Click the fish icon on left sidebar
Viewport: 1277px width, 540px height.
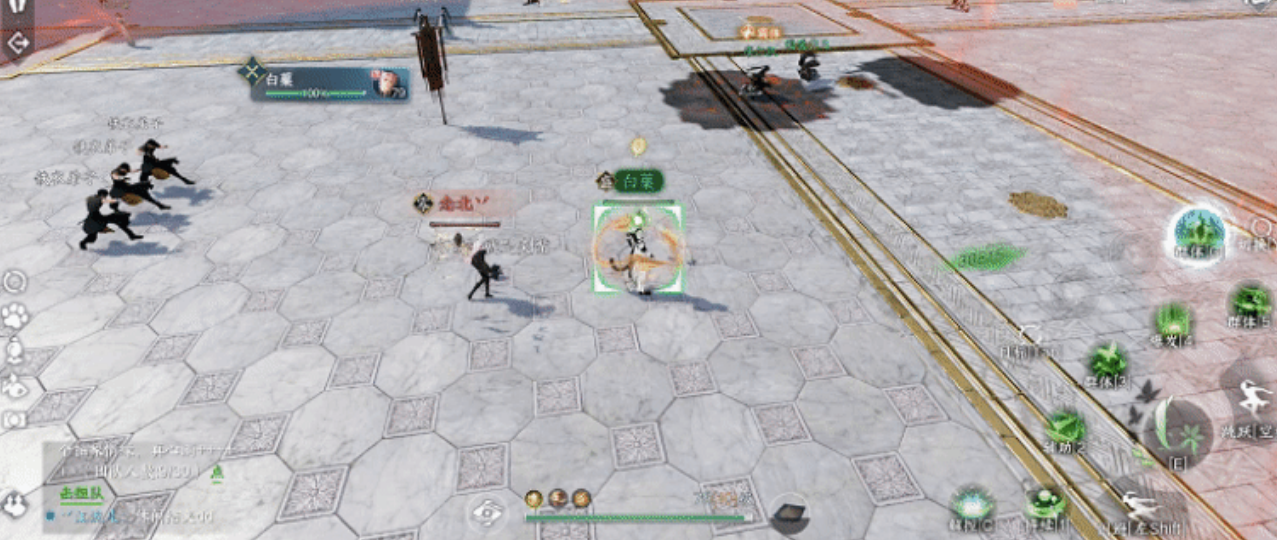point(15,387)
